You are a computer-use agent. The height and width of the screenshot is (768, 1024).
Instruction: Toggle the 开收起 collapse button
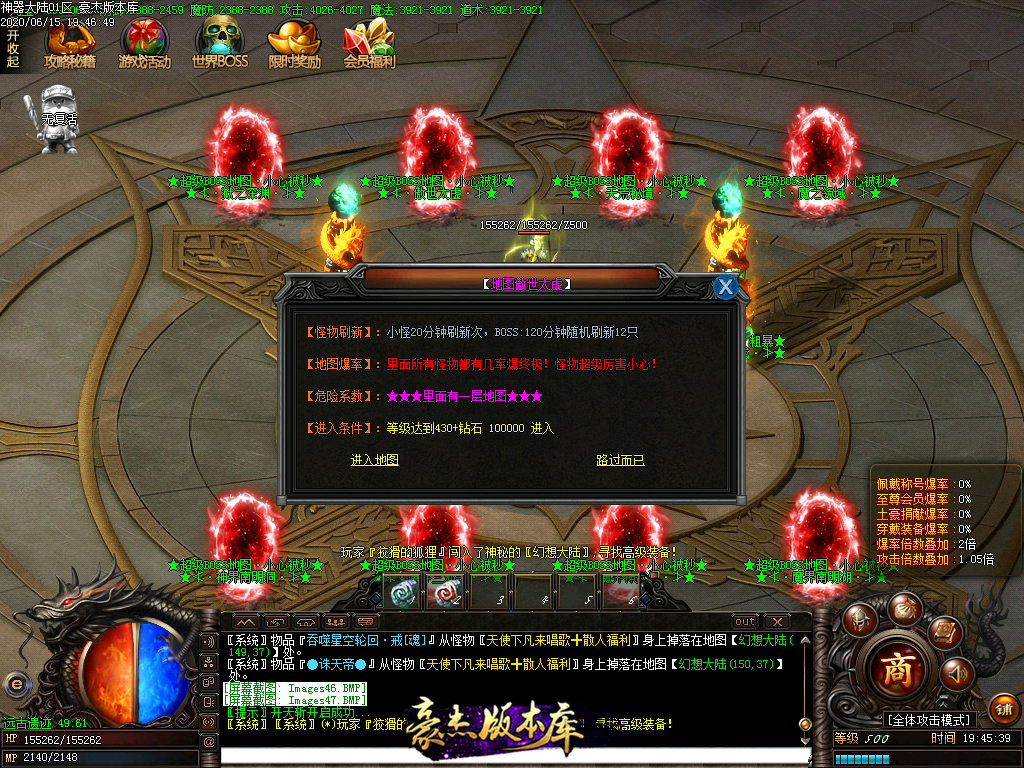point(13,47)
